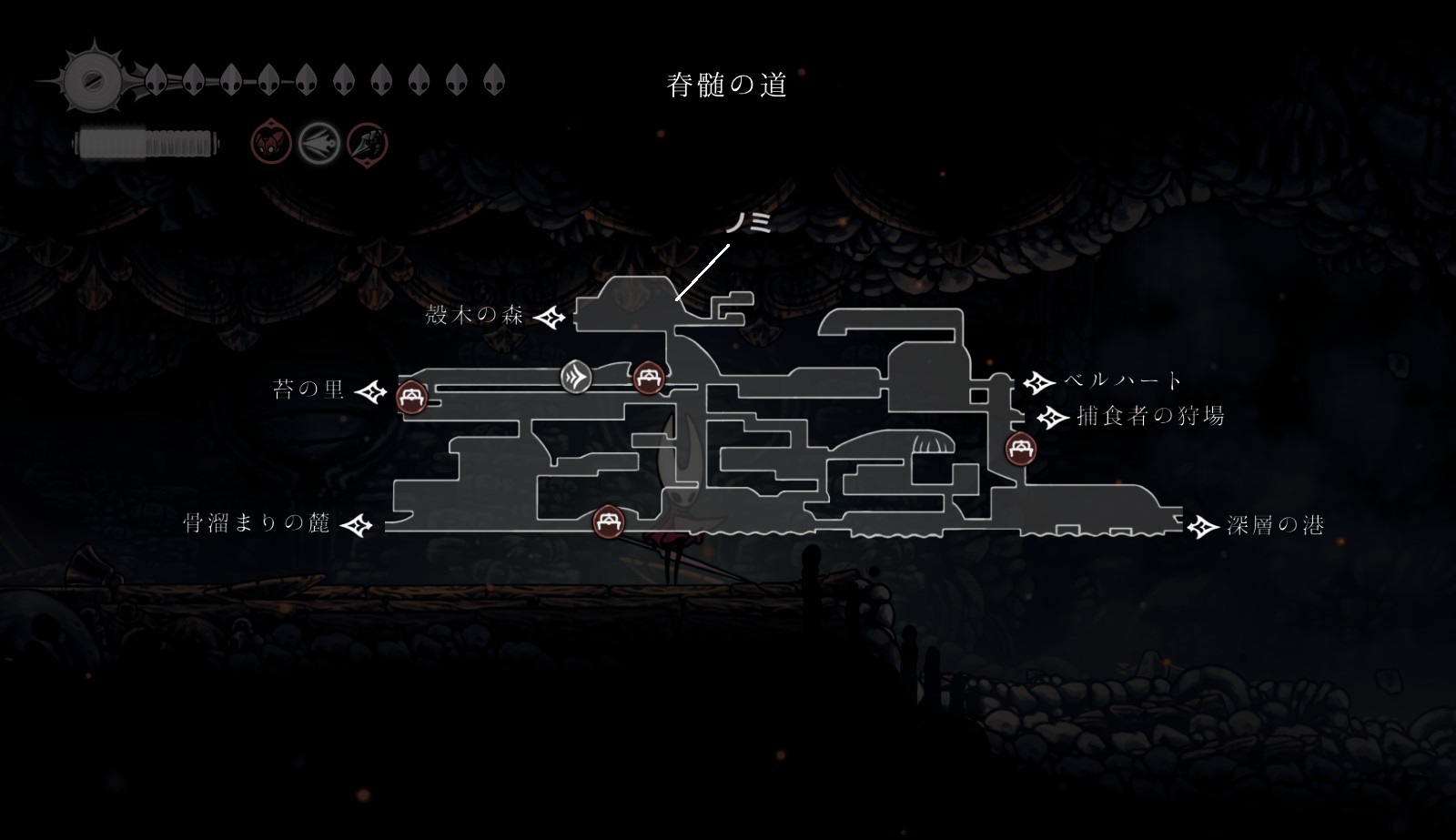The image size is (1456, 840).
Task: Select the 深層の港 exit marker
Action: [x=1203, y=526]
